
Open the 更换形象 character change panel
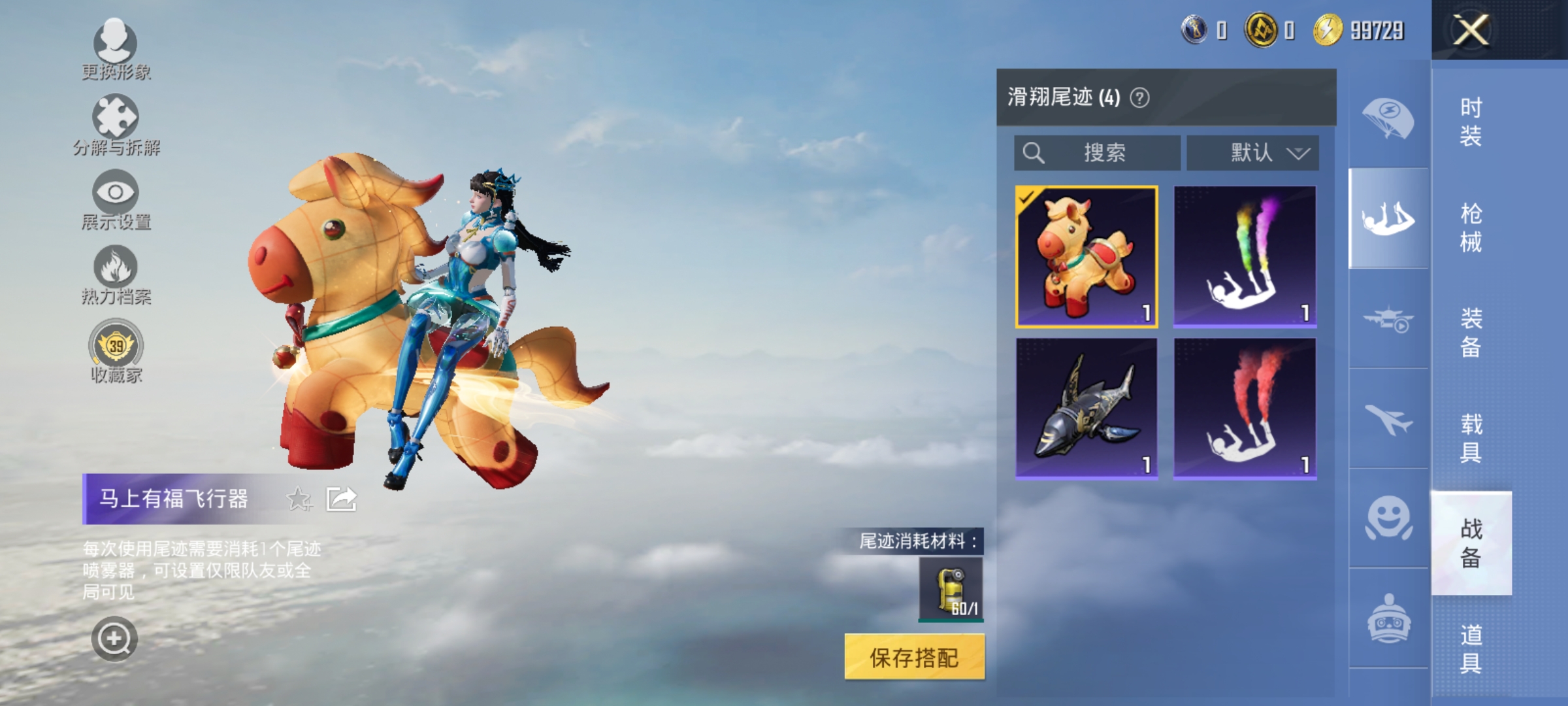tap(116, 46)
